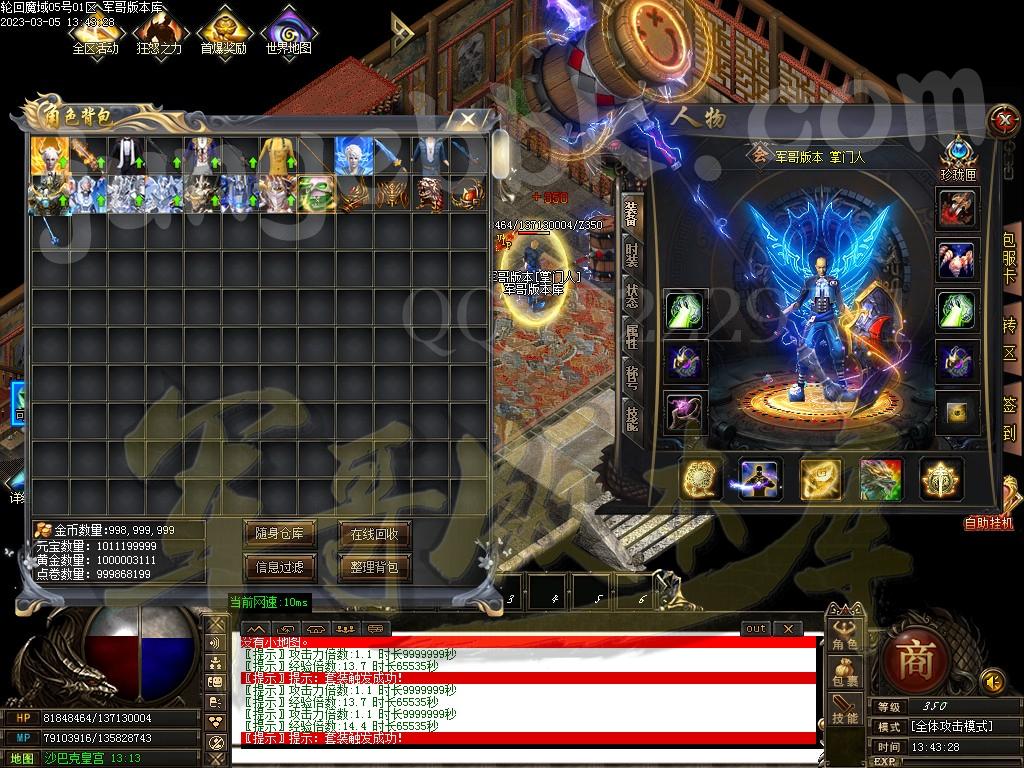This screenshot has width=1024, height=768.
Task: Close the character backpack window
Action: click(x=467, y=119)
